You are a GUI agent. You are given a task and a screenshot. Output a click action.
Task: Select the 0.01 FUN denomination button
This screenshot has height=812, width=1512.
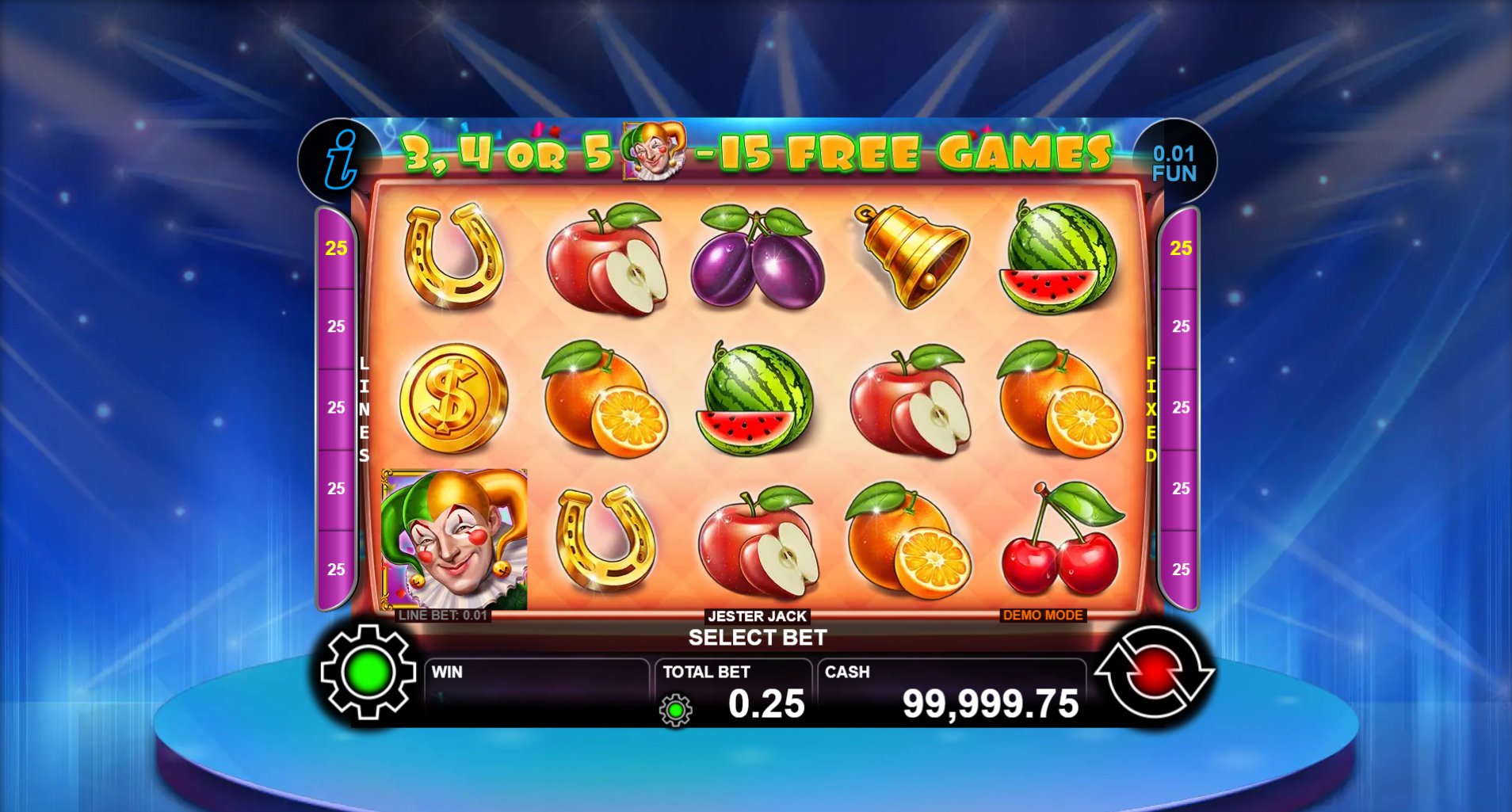click(1174, 163)
